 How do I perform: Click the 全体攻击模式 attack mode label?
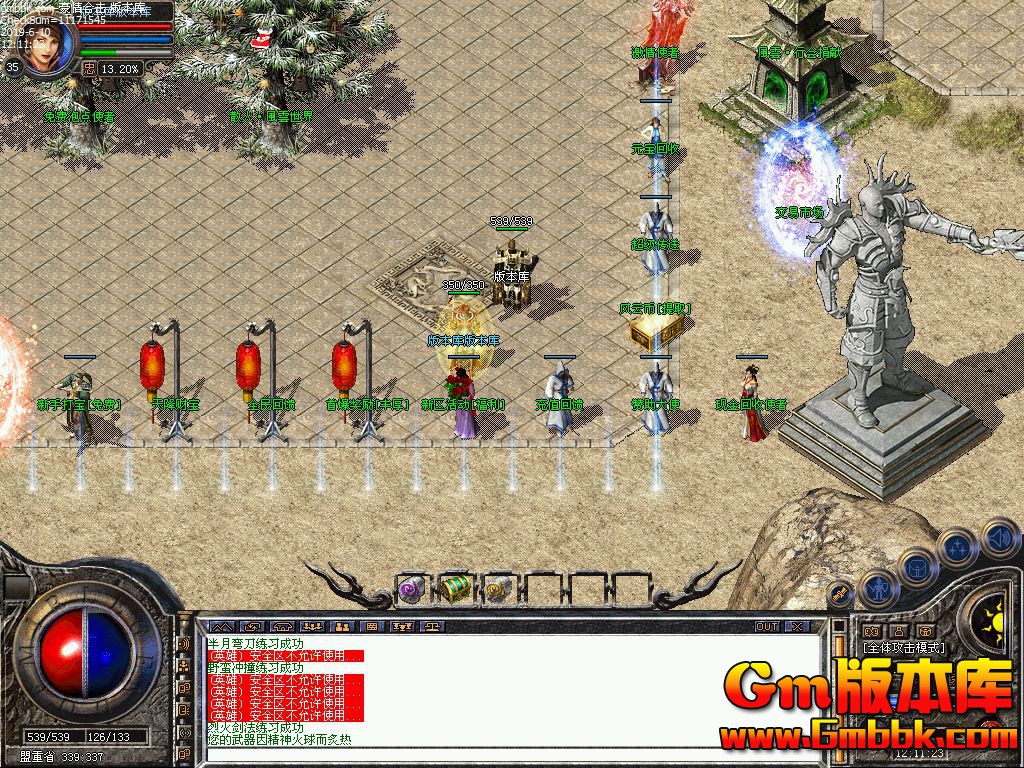pos(903,647)
